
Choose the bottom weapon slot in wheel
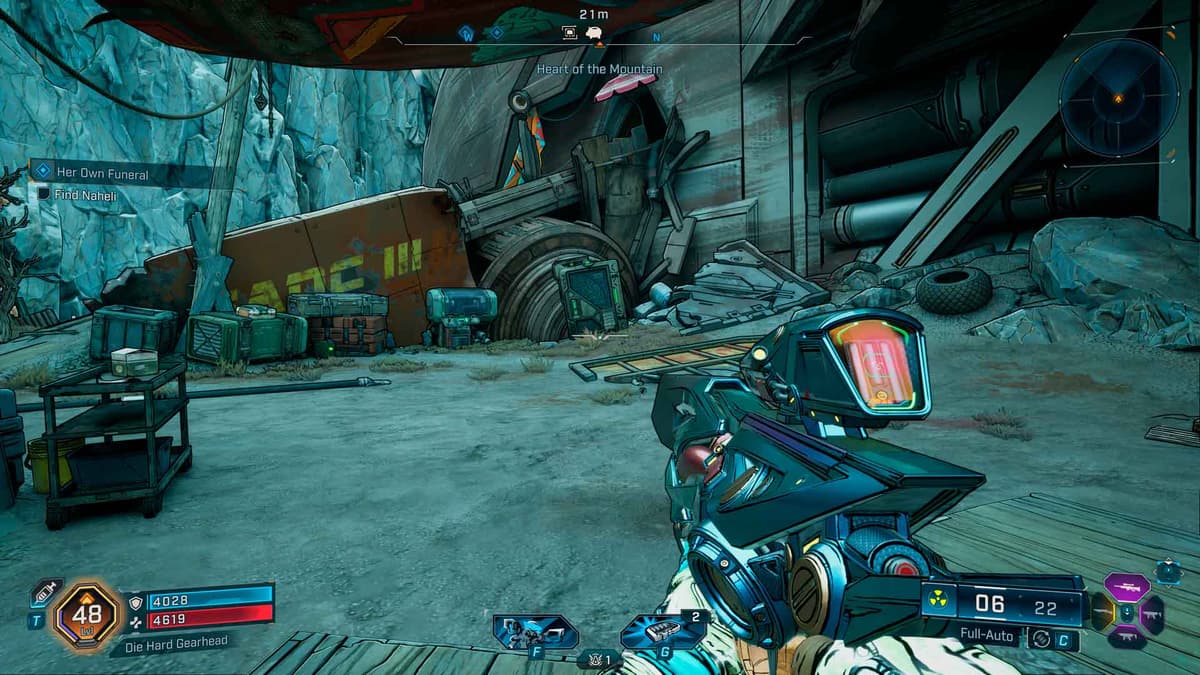click(x=1128, y=637)
